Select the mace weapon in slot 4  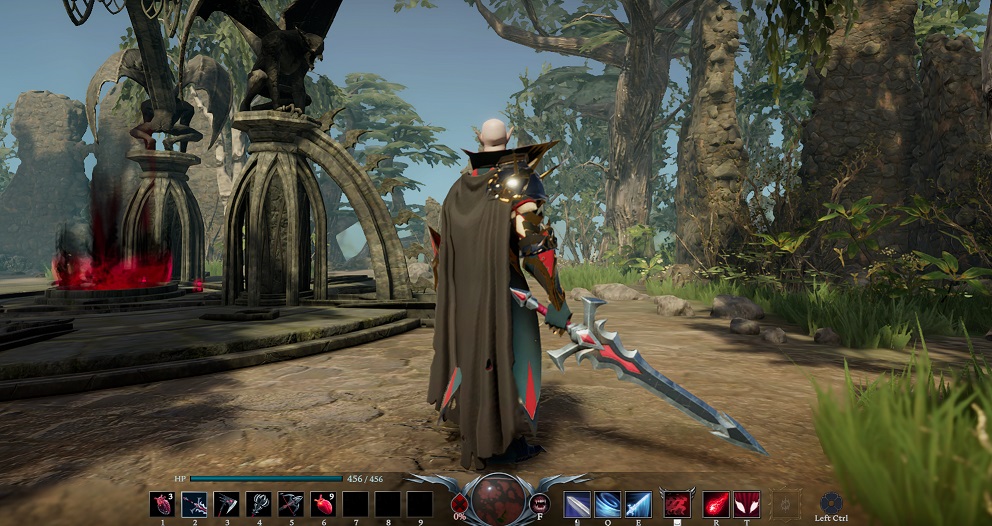tap(259, 504)
